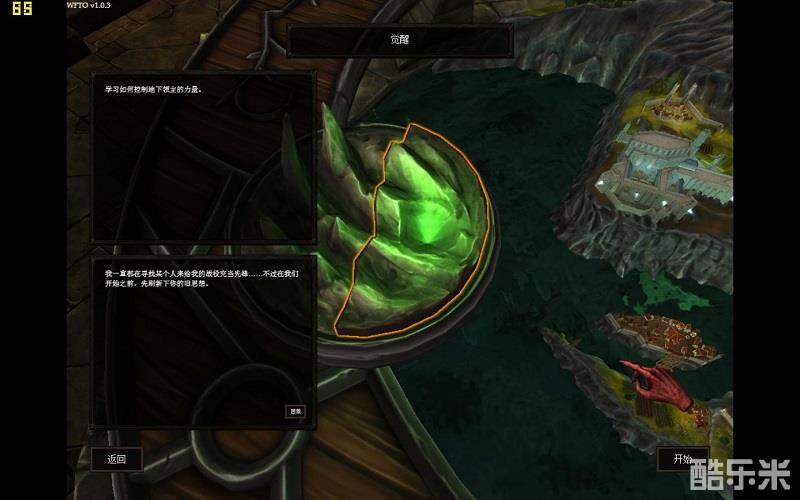Viewport: 800px width, 500px height.
Task: Click the small button in the briefing text panel
Action: click(x=295, y=411)
